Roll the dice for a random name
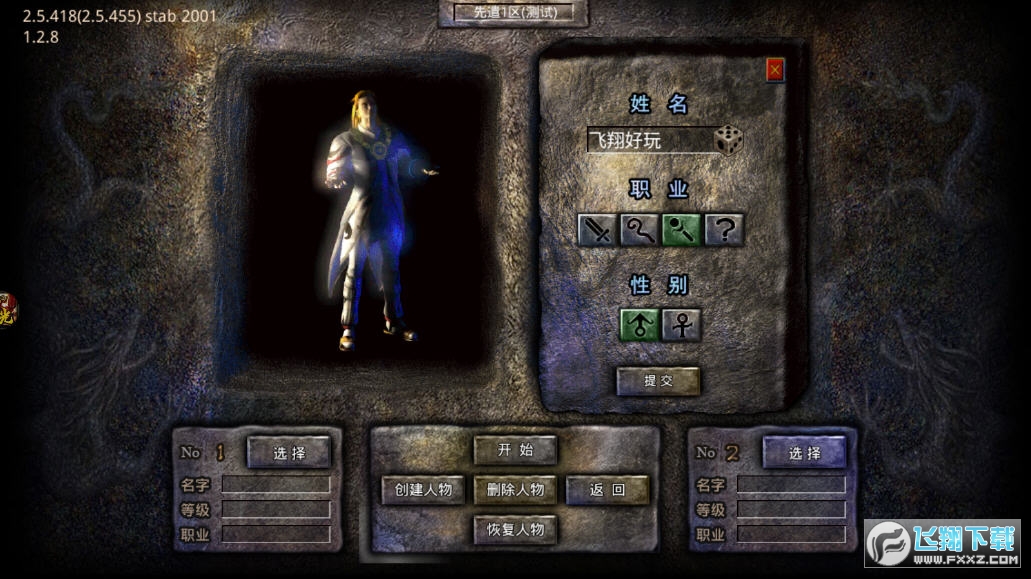 (728, 140)
